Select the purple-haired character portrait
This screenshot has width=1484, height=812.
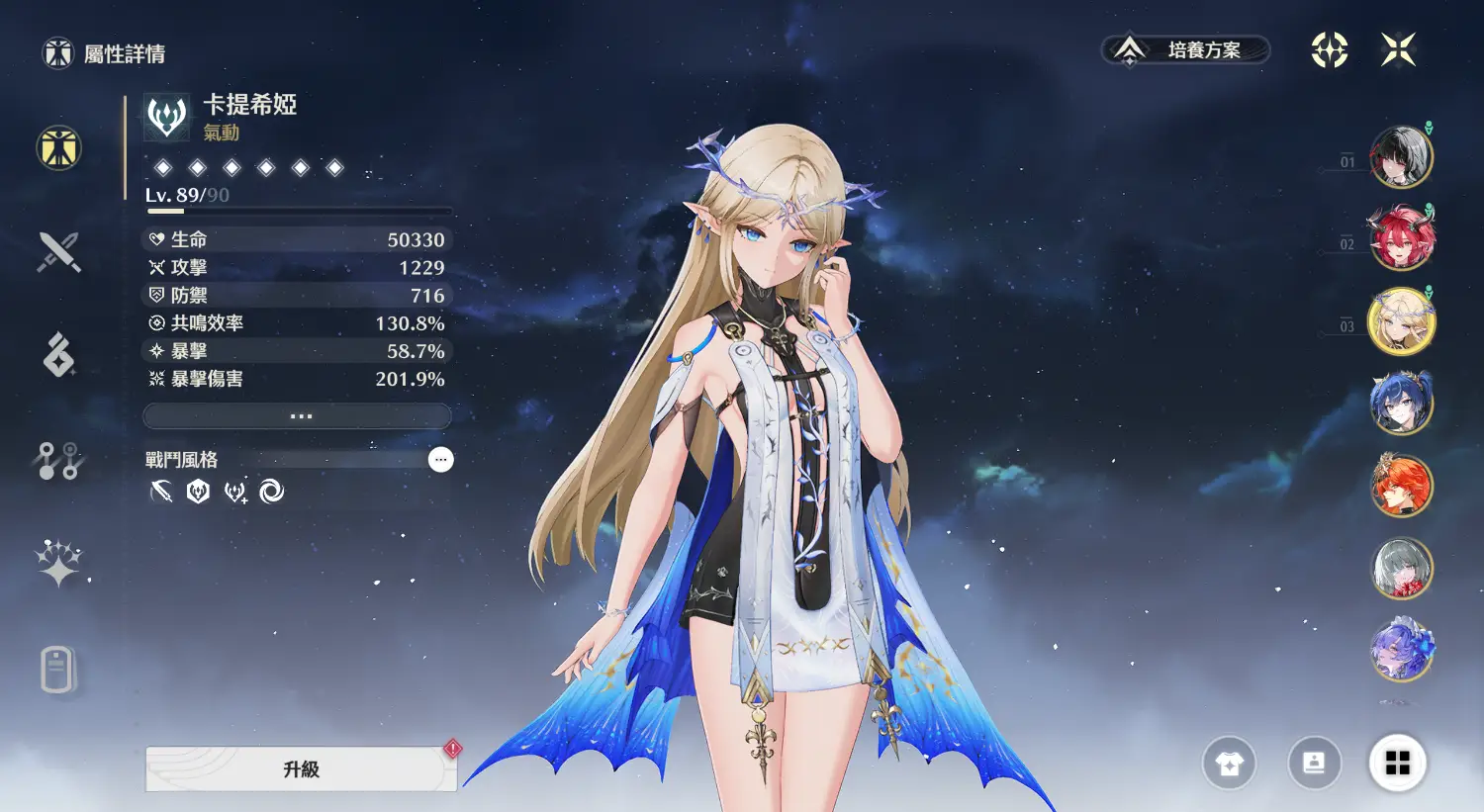tap(1401, 650)
